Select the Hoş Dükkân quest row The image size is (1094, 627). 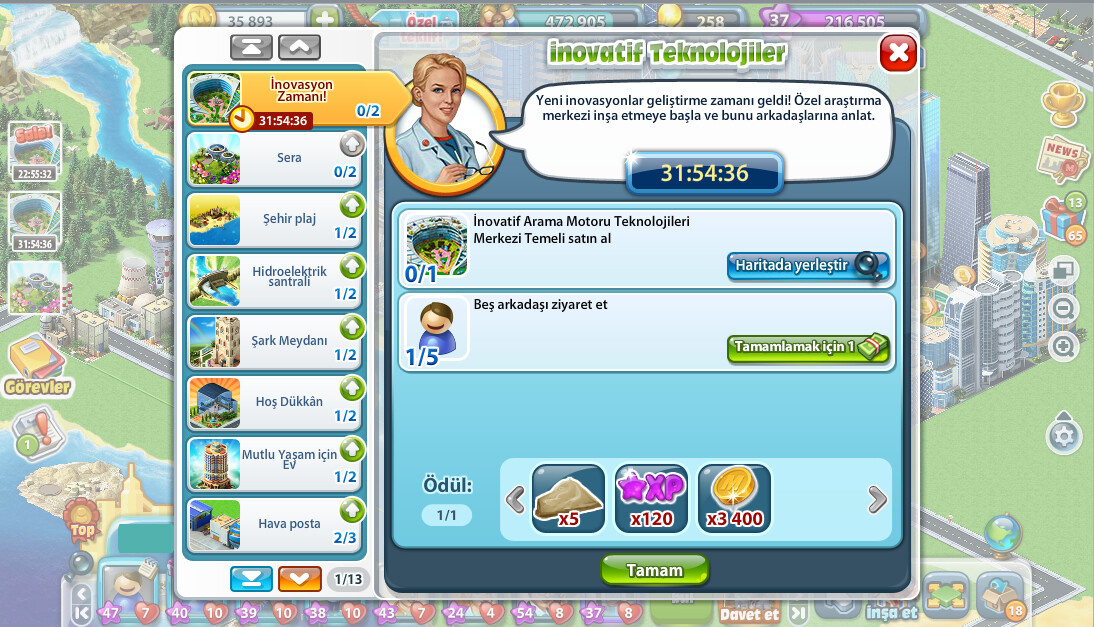(275, 403)
